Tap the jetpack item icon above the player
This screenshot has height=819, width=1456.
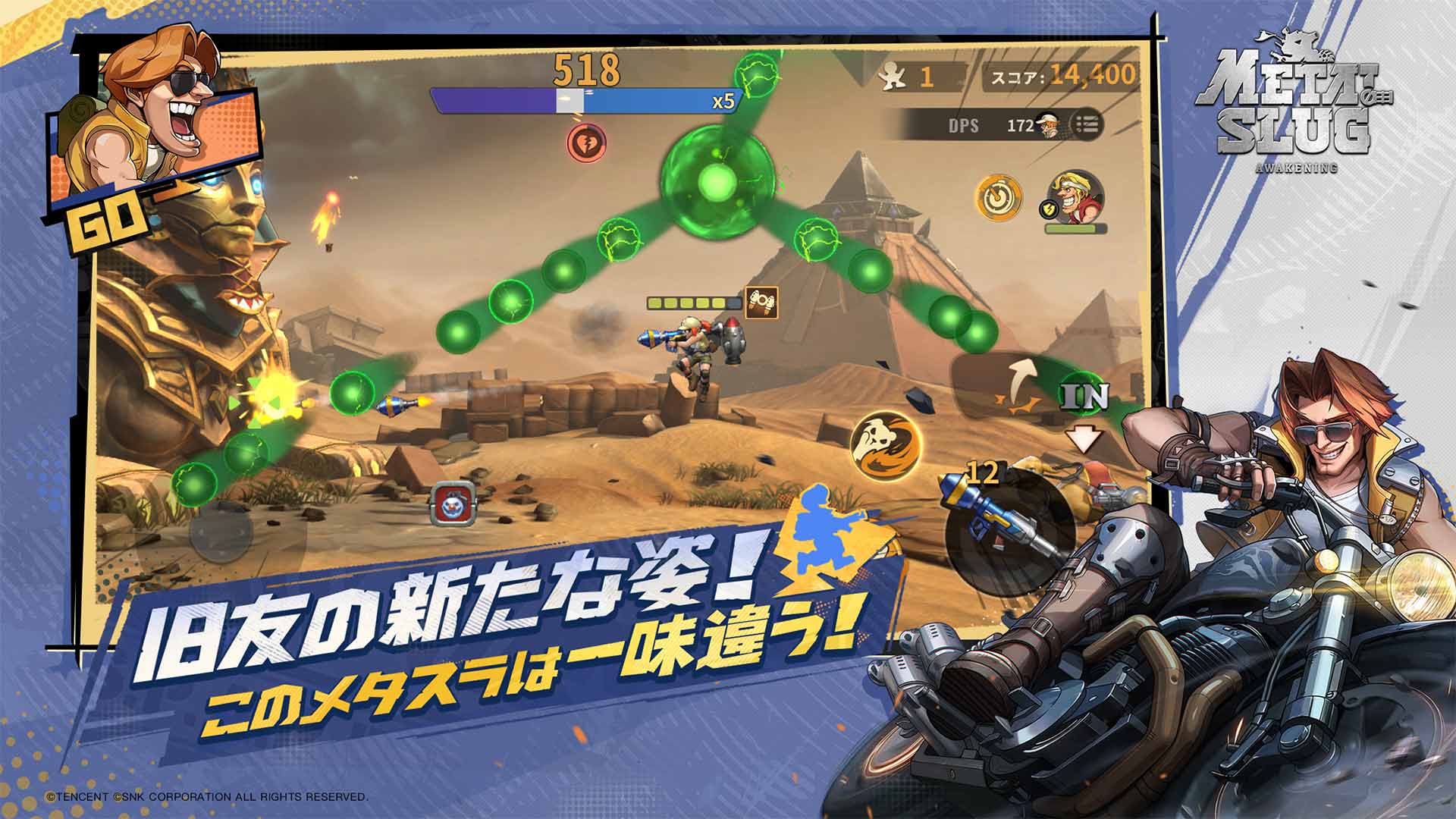[x=761, y=303]
